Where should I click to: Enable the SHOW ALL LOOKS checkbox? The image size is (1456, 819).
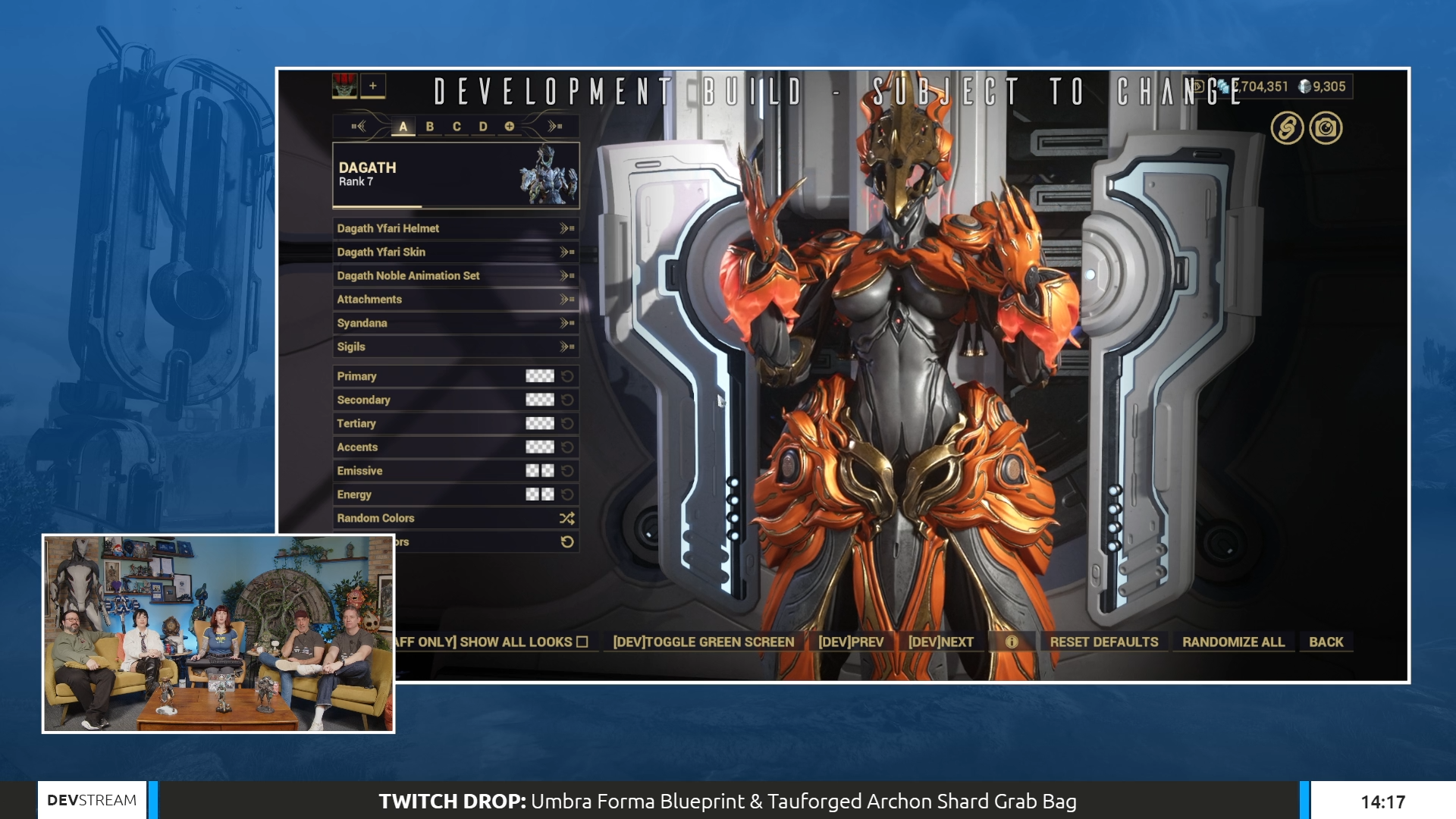(582, 642)
